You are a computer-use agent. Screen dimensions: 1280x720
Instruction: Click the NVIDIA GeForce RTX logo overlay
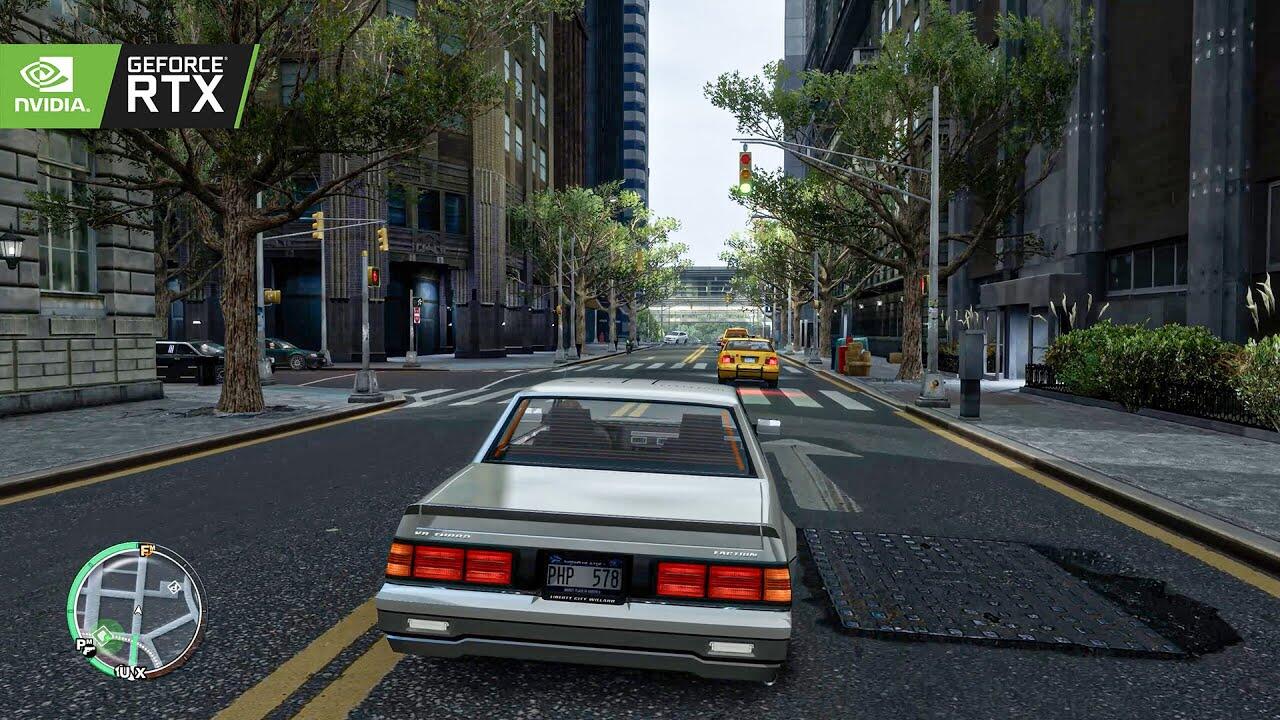128,86
